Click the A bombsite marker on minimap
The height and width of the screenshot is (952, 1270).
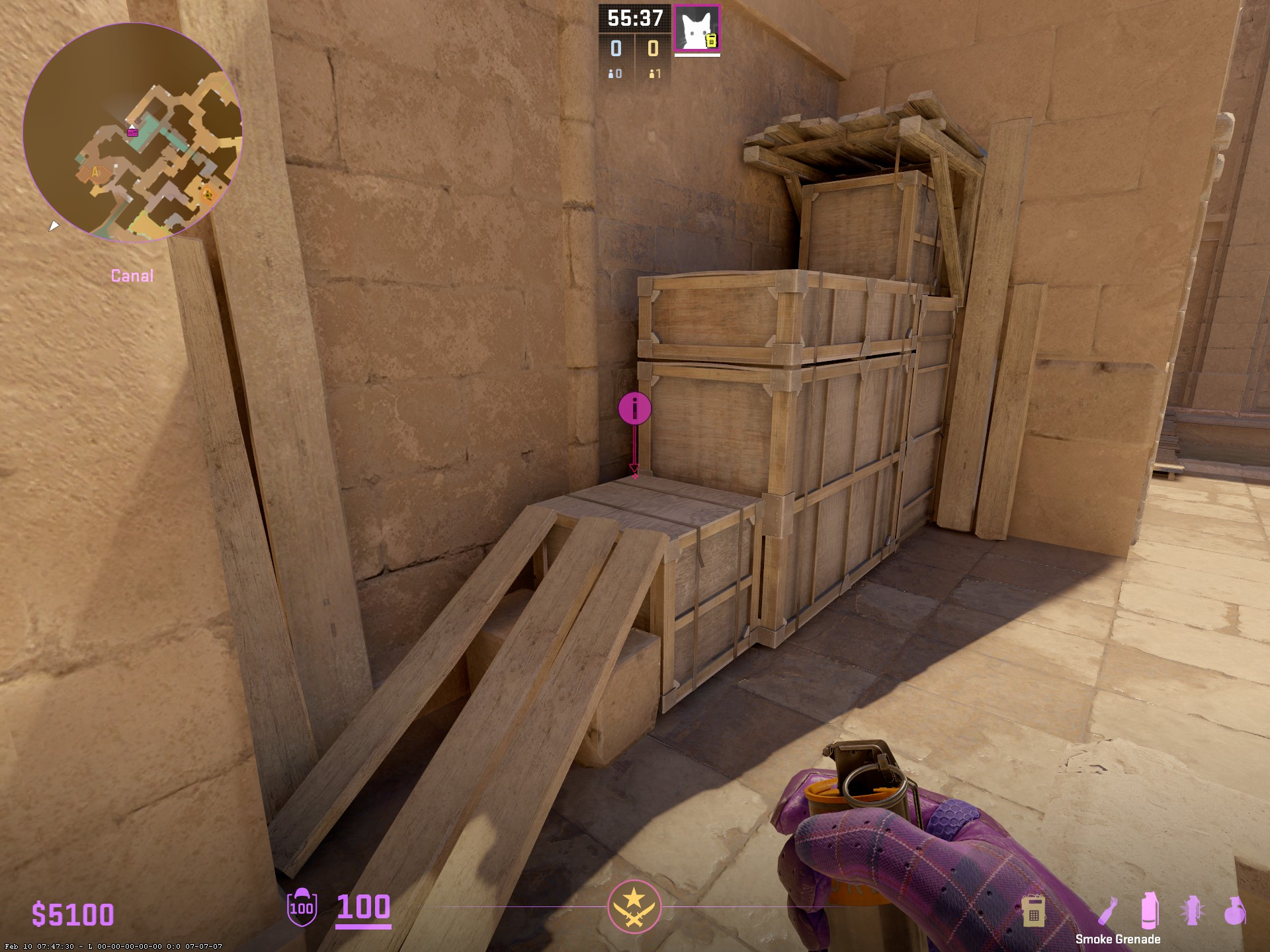tap(95, 173)
